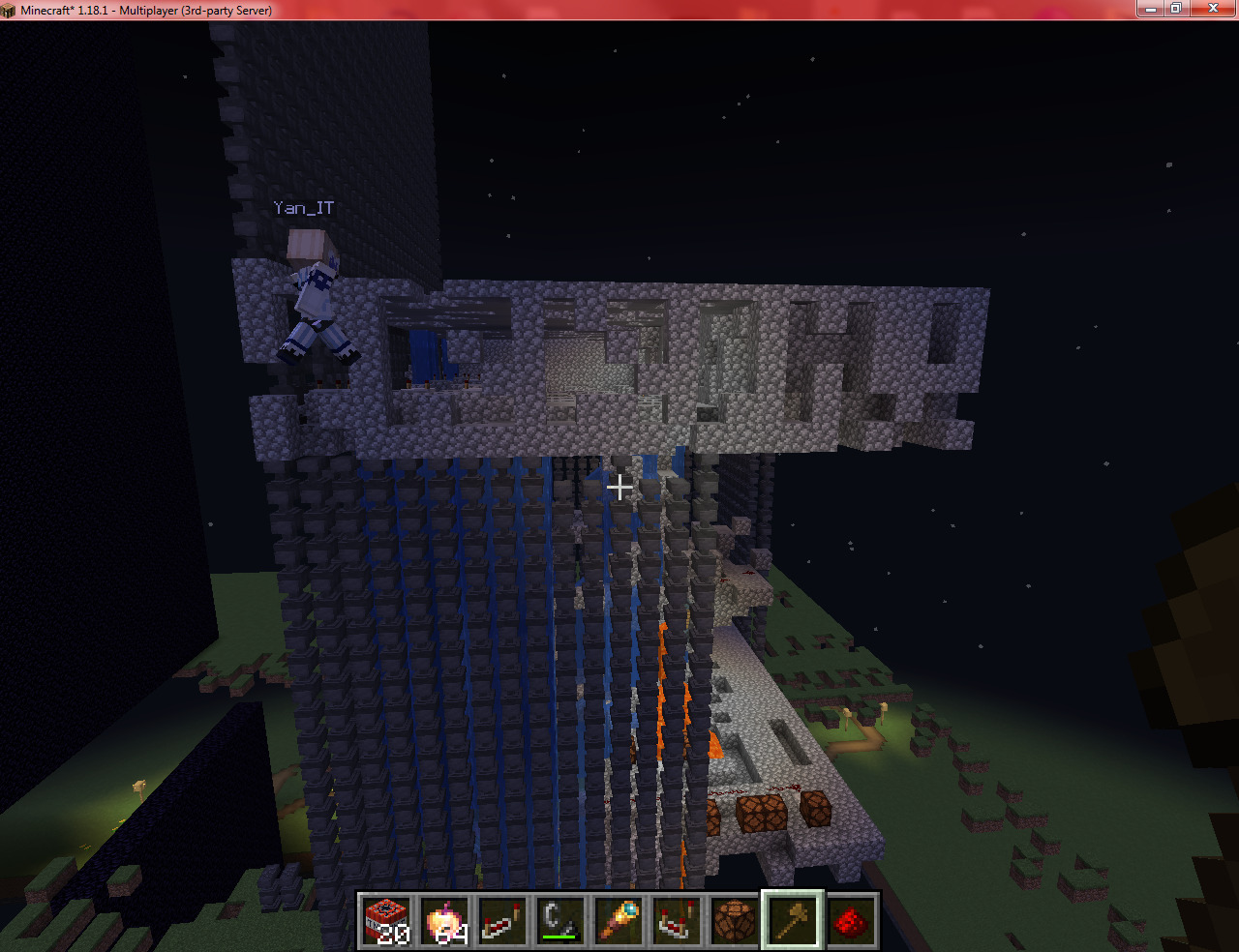Click the highlighted wooden axe slot
This screenshot has width=1239, height=952.
(793, 920)
